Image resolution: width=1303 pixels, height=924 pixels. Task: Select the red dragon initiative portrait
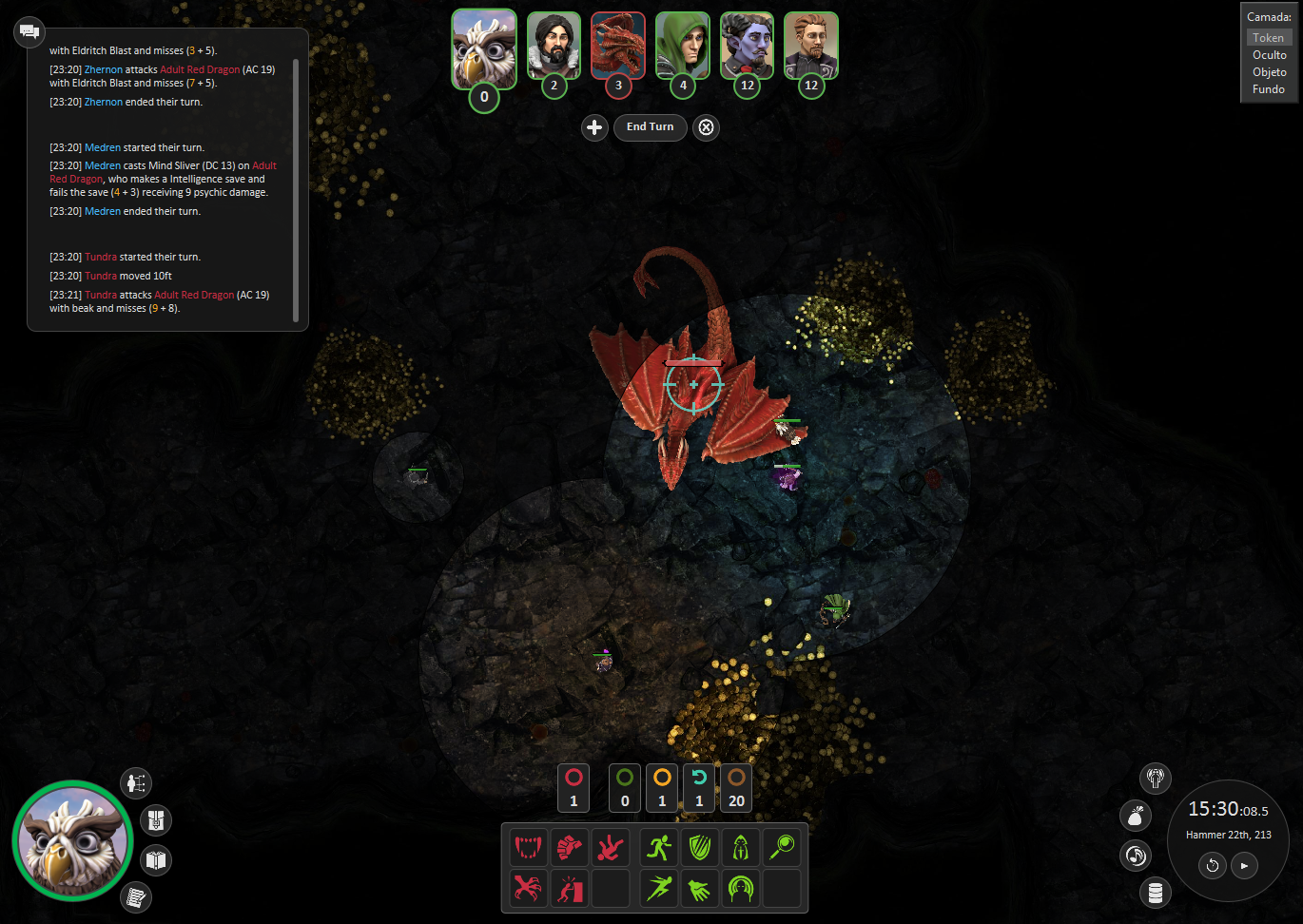coord(618,46)
